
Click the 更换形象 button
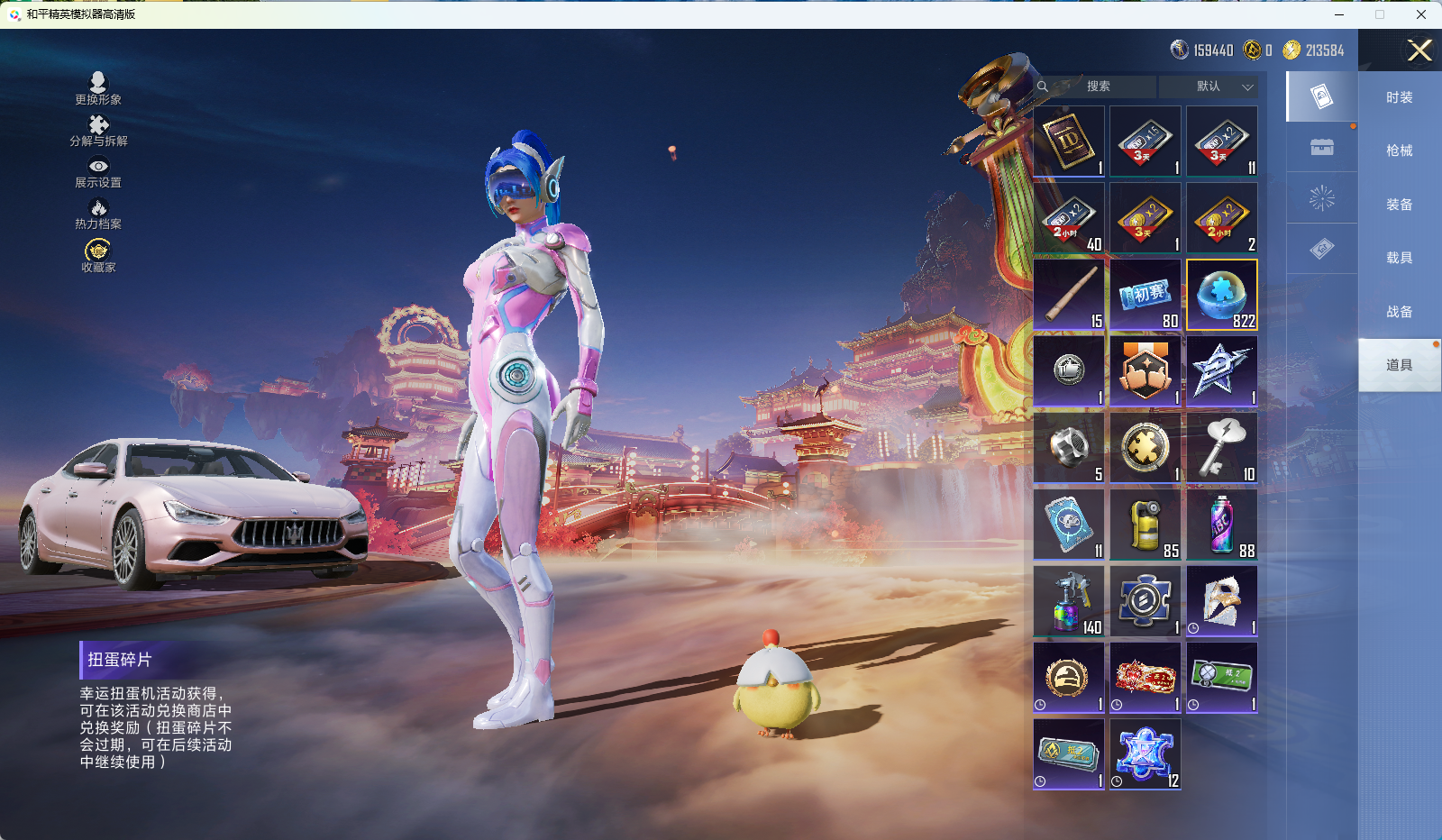pos(98,88)
